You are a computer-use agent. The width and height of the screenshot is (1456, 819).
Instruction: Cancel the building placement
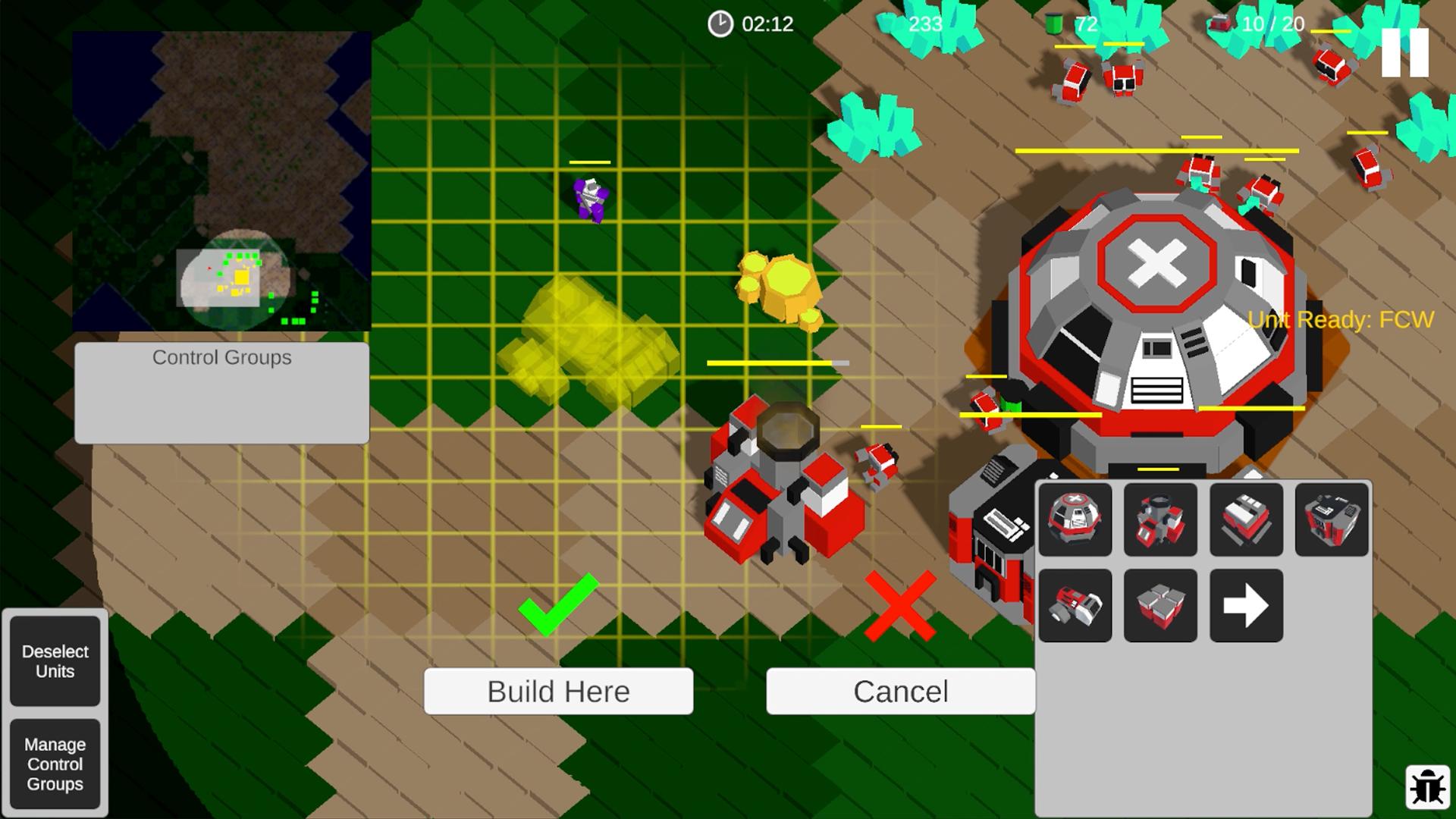(x=900, y=691)
